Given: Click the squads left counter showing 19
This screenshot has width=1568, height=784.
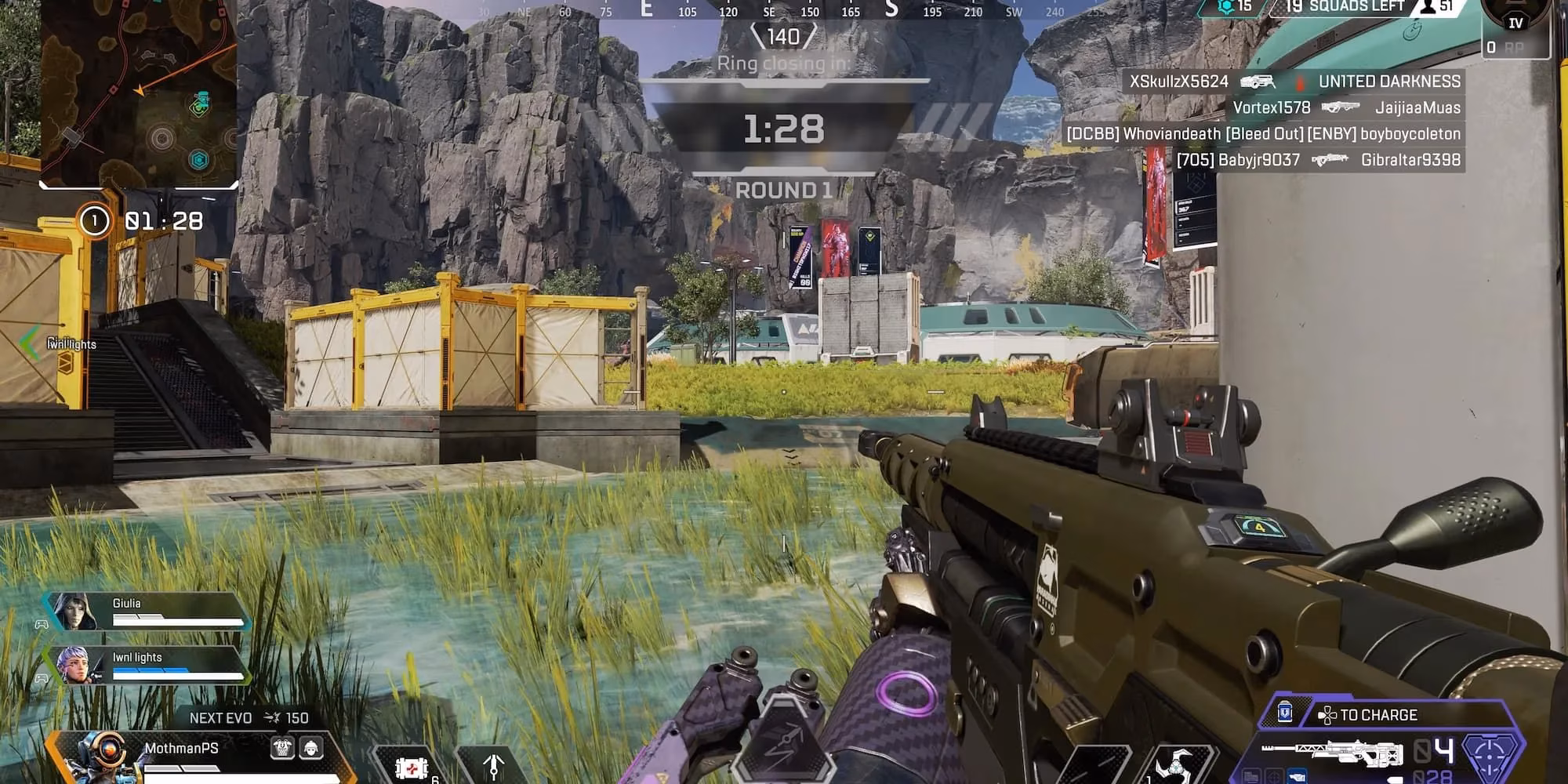Looking at the screenshot, I should (x=1298, y=6).
